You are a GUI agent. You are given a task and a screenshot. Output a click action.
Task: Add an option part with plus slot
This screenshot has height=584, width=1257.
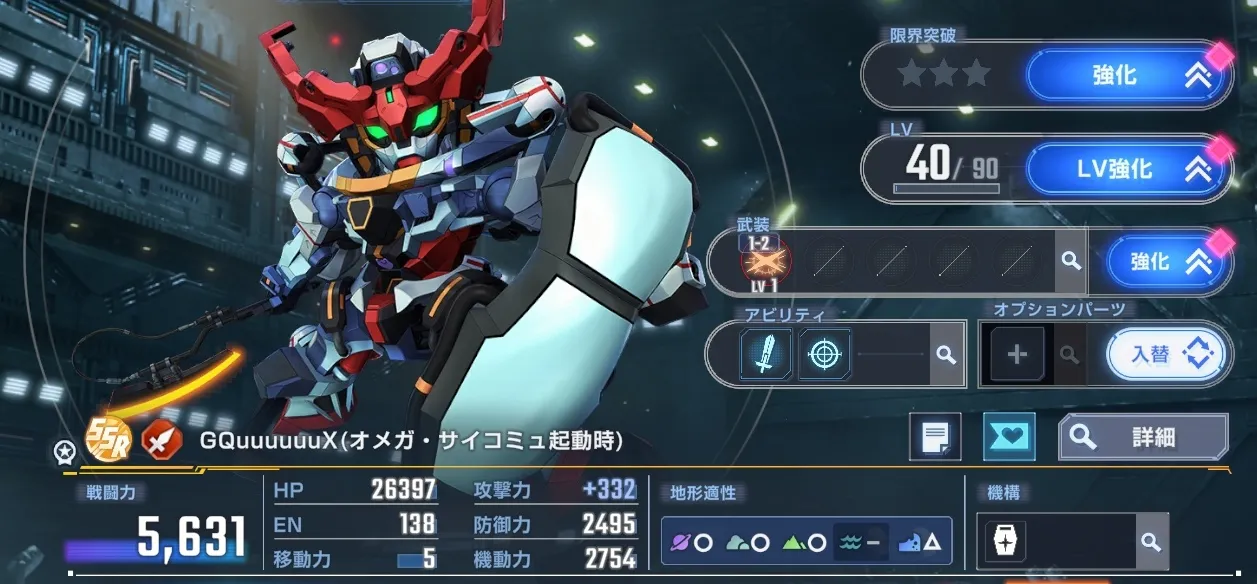[1017, 354]
